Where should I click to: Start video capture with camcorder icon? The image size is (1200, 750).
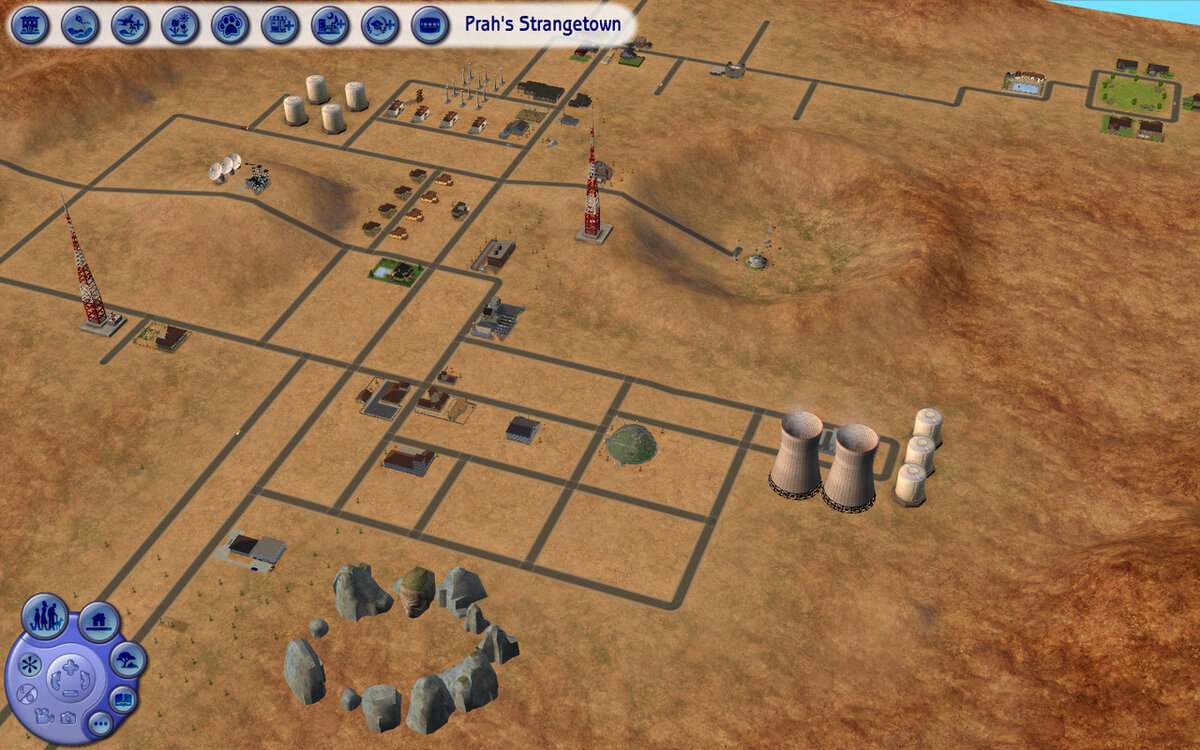[x=43, y=716]
